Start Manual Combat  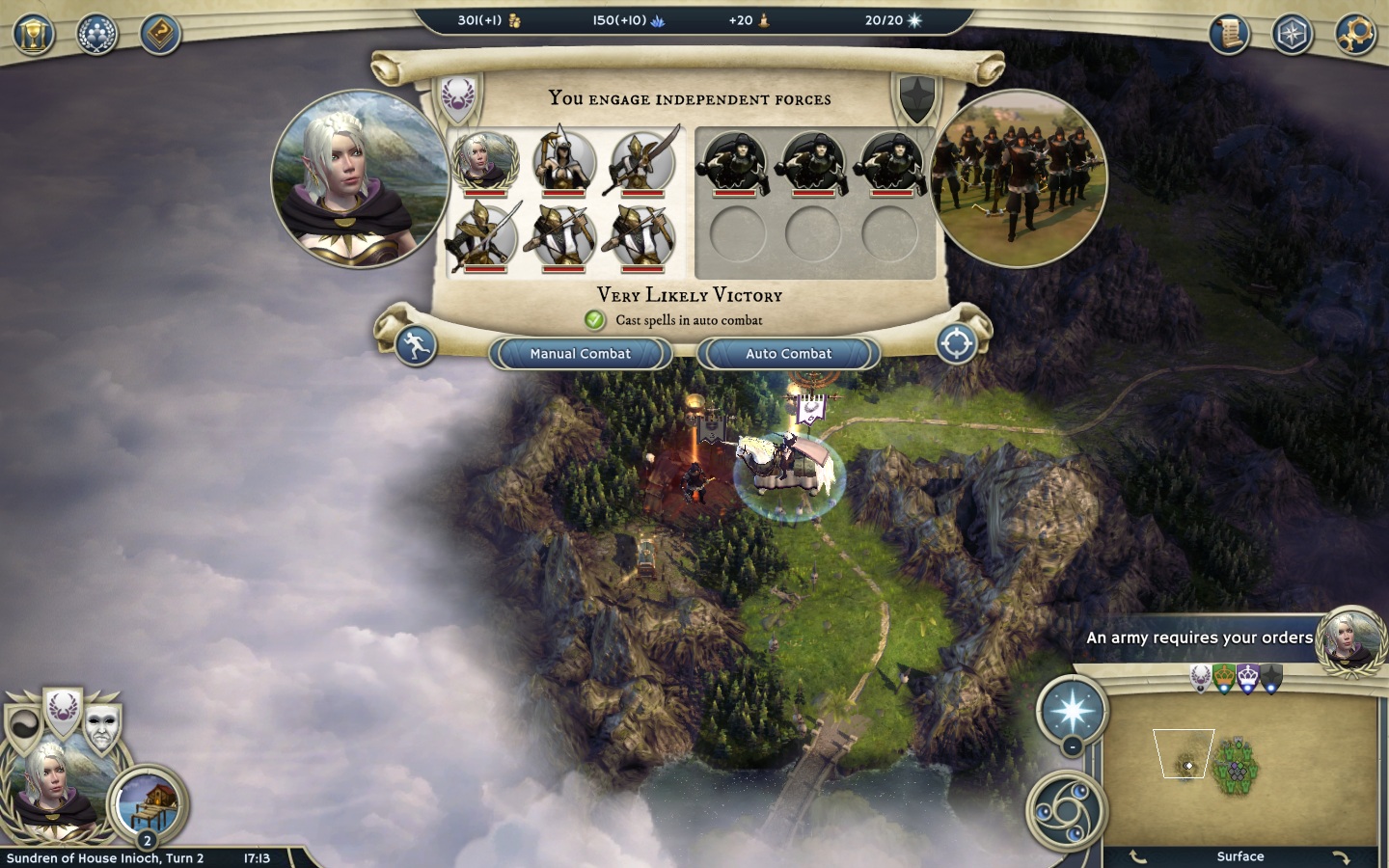point(580,354)
